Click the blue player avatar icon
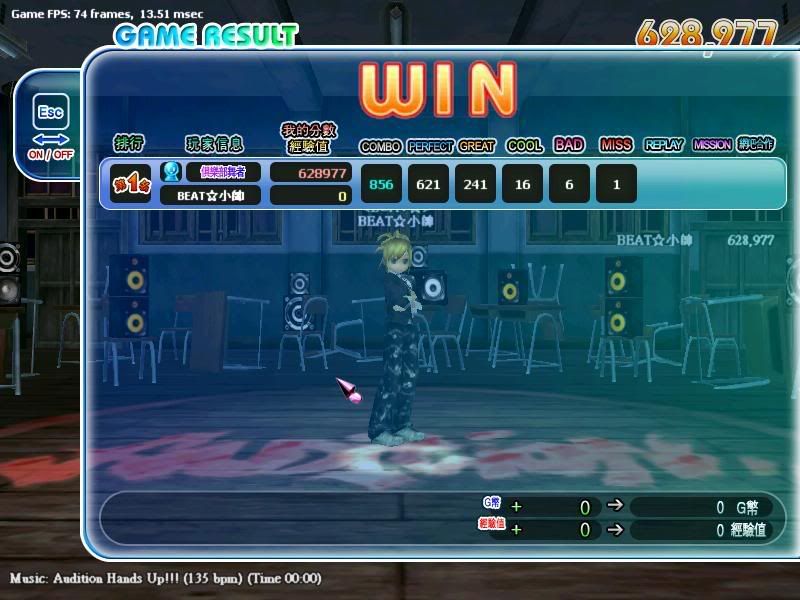 [171, 172]
